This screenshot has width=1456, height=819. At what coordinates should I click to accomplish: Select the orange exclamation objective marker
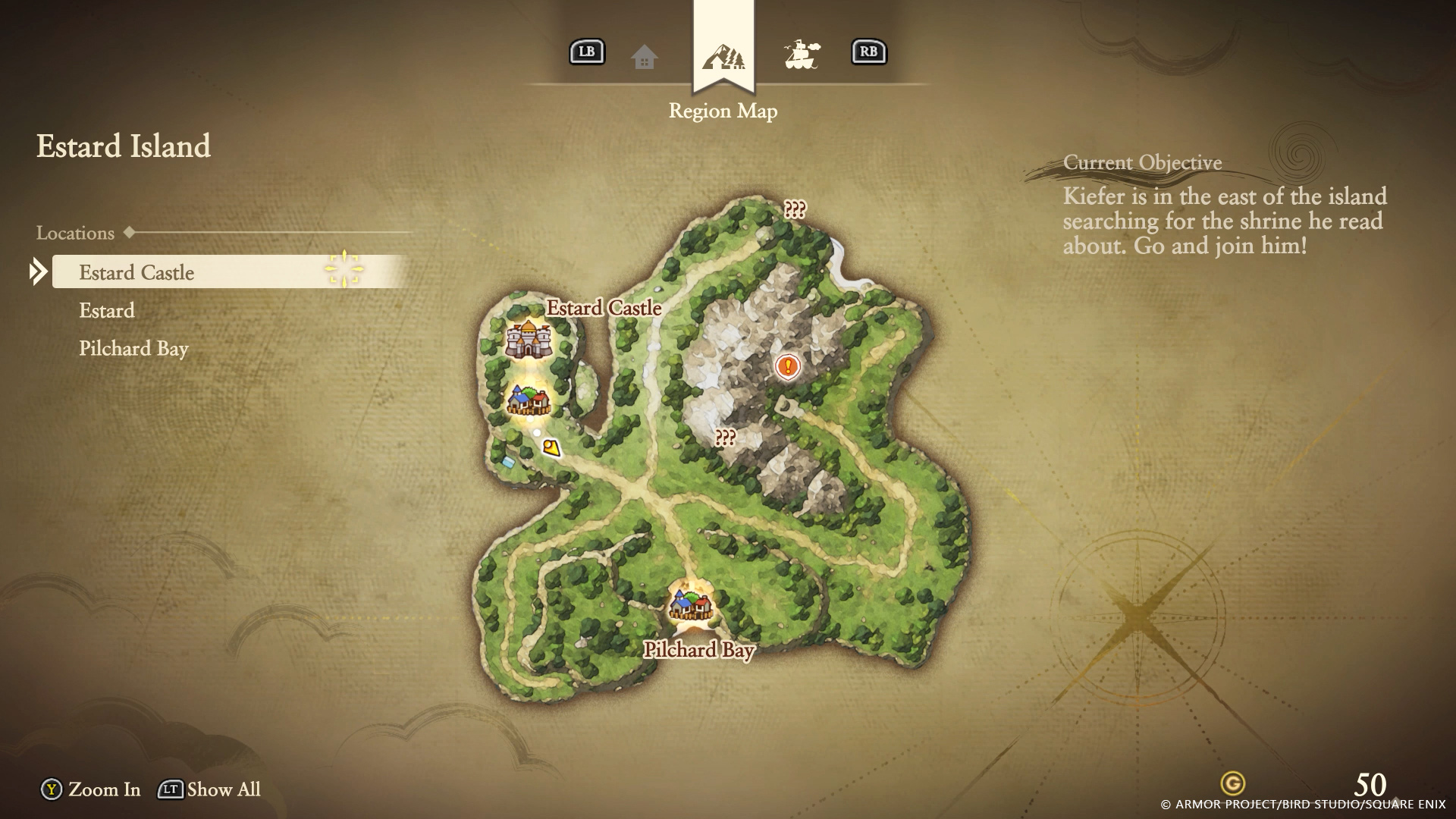(x=788, y=367)
